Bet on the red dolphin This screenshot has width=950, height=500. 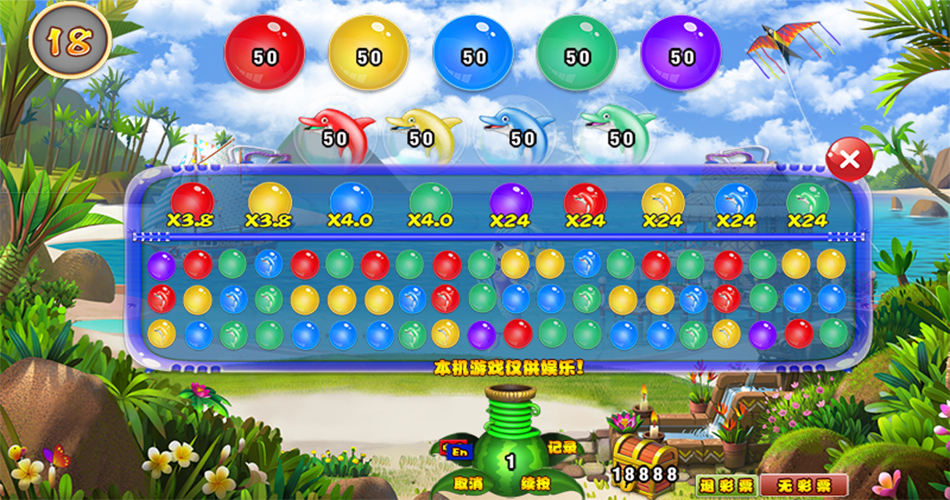(x=336, y=131)
